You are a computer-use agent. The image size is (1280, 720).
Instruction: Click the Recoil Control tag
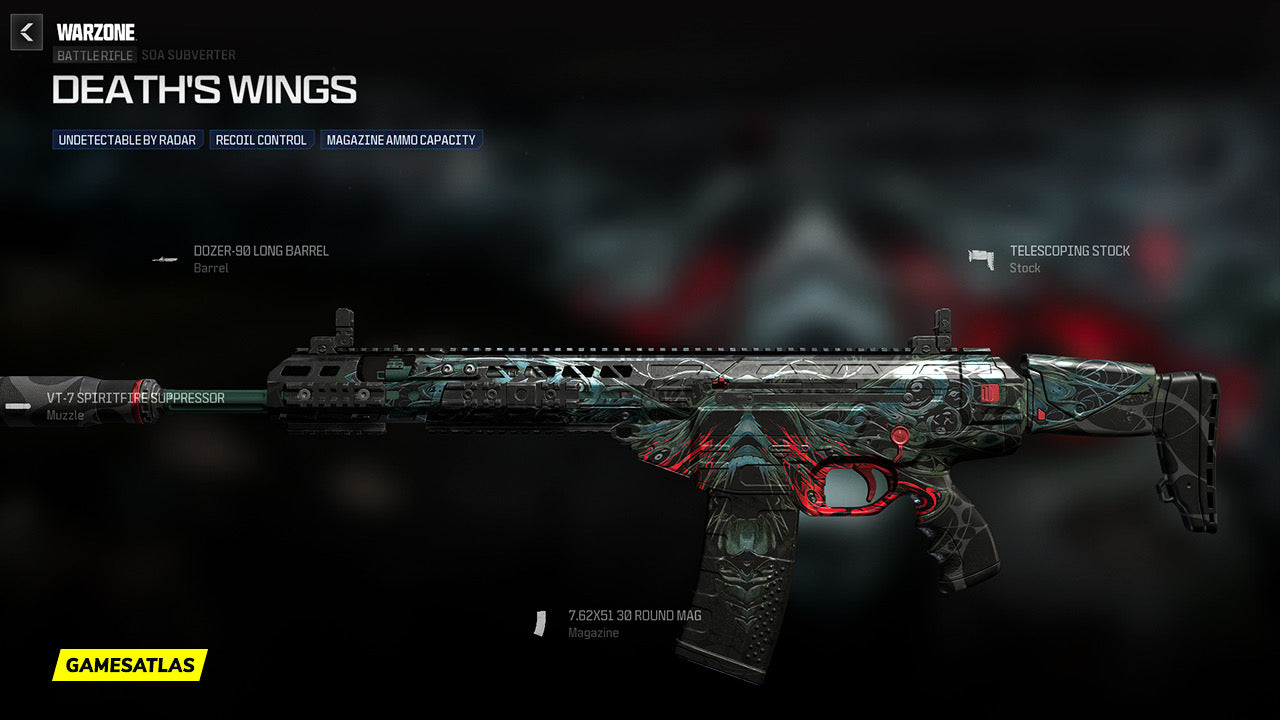point(261,140)
